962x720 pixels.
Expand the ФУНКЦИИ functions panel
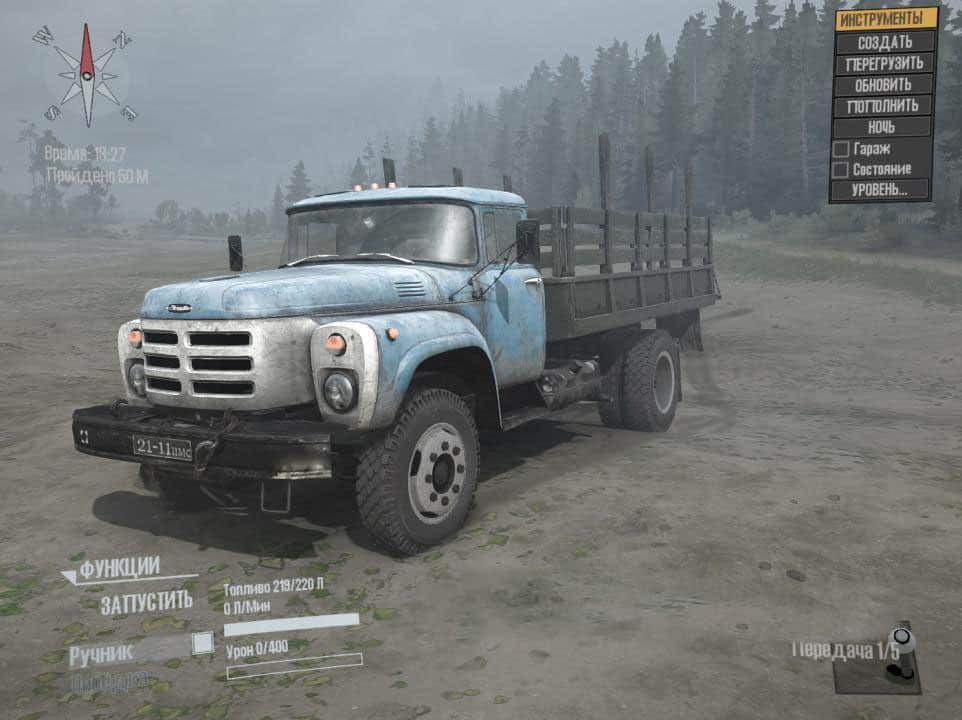coord(119,569)
